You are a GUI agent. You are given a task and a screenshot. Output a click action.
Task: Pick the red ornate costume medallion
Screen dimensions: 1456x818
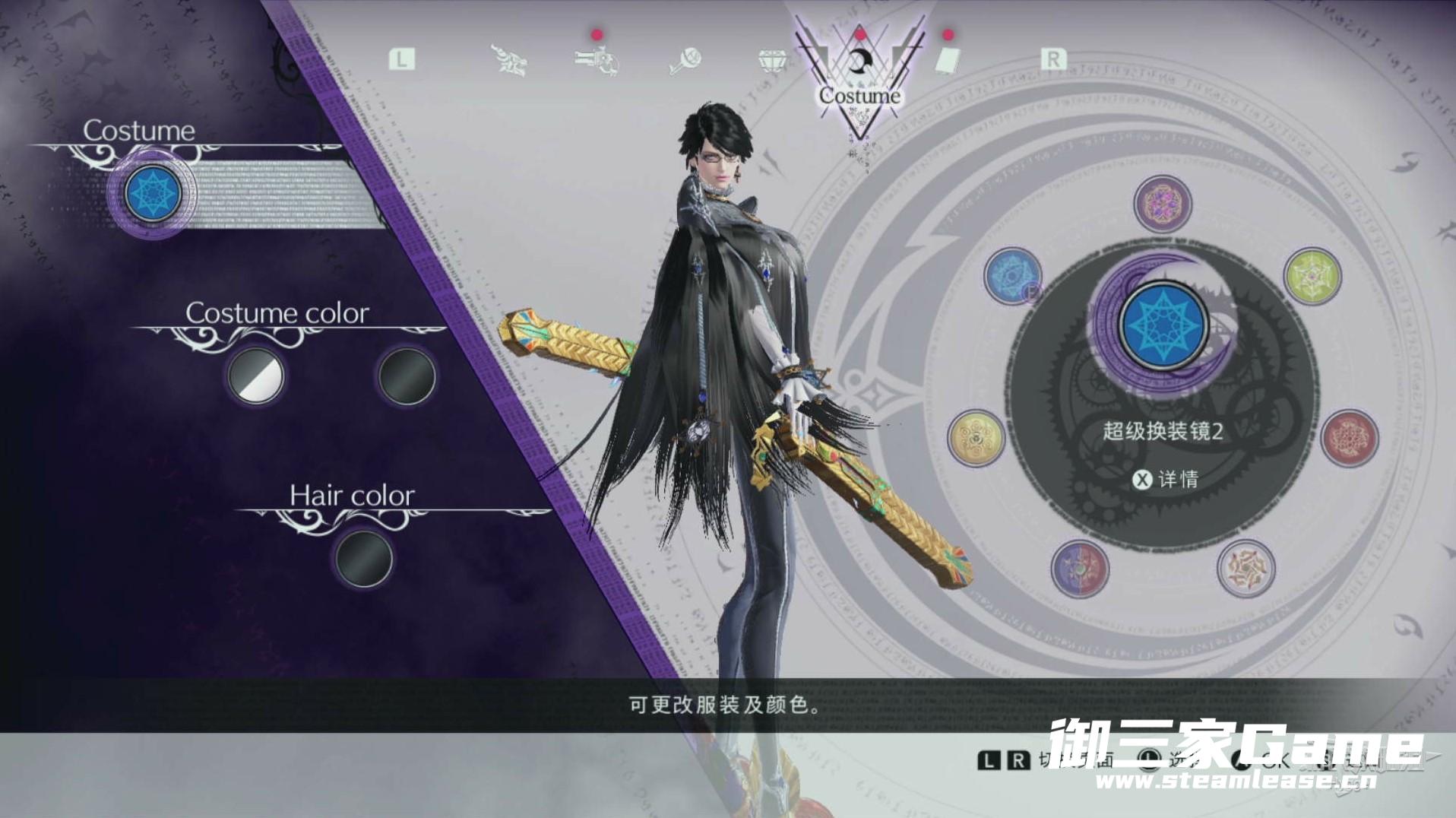1350,437
